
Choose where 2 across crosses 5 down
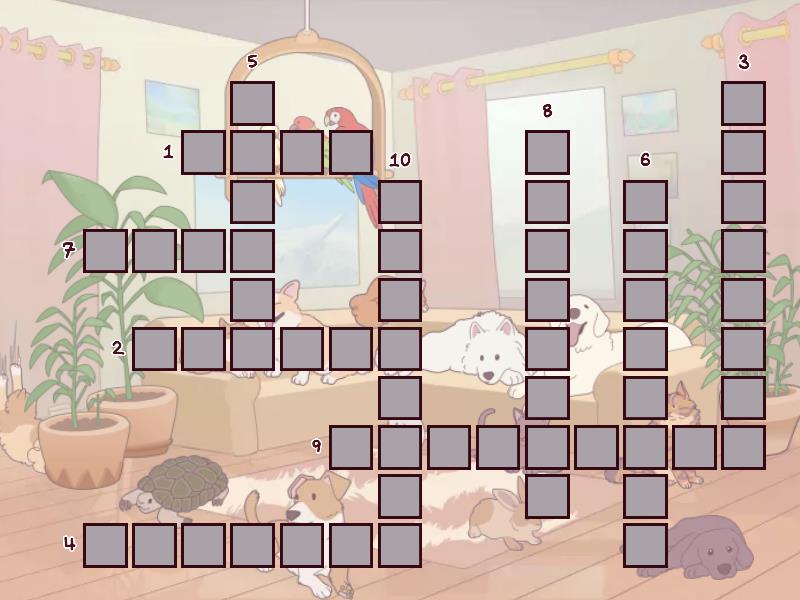252,348
